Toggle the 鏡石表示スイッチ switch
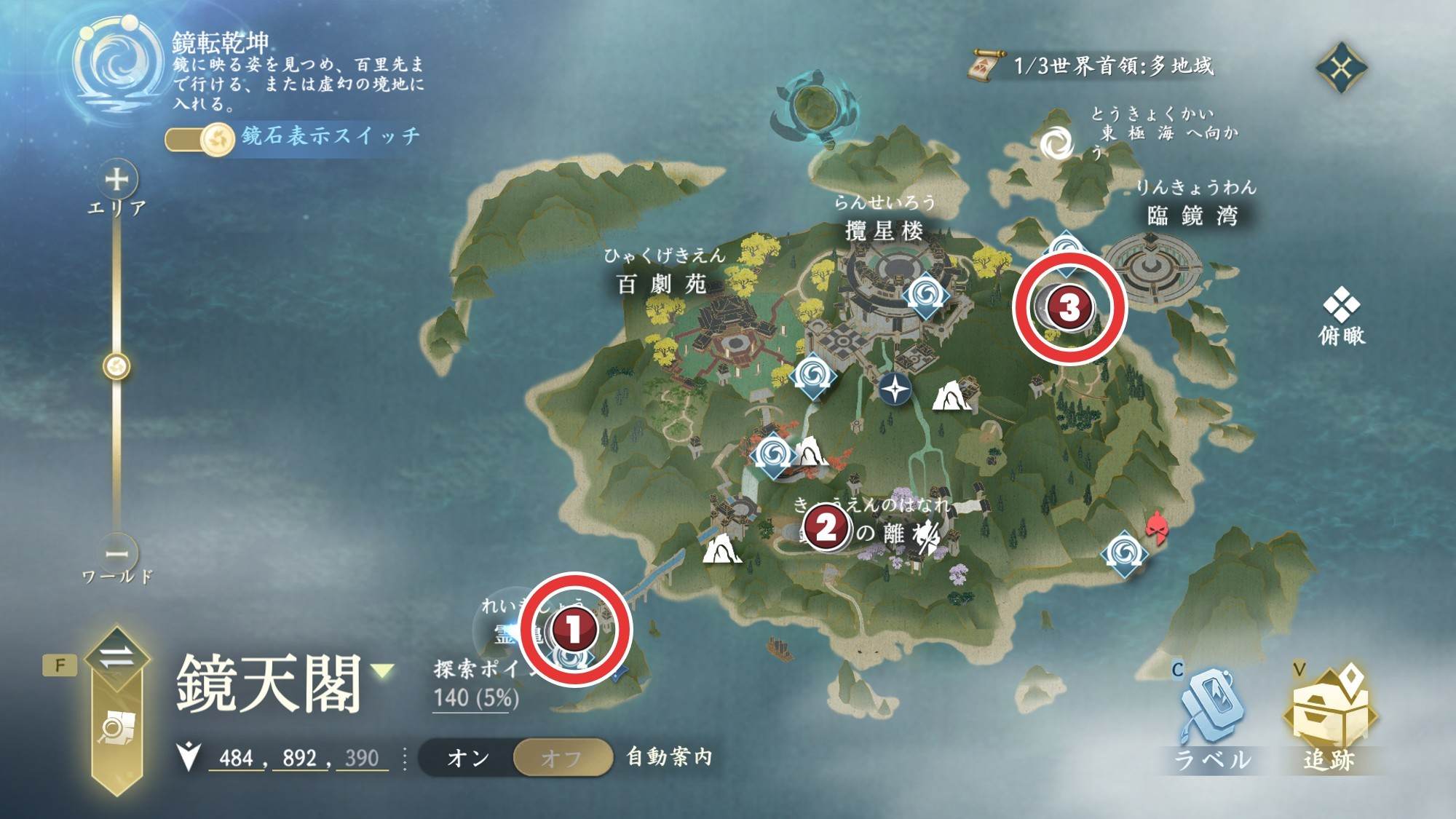 (199, 138)
